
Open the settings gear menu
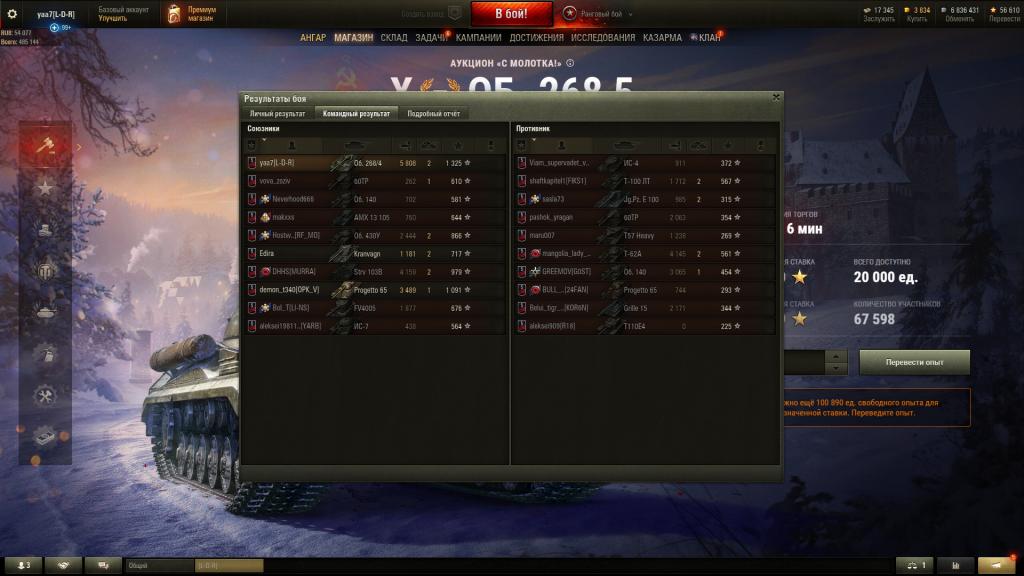point(12,13)
